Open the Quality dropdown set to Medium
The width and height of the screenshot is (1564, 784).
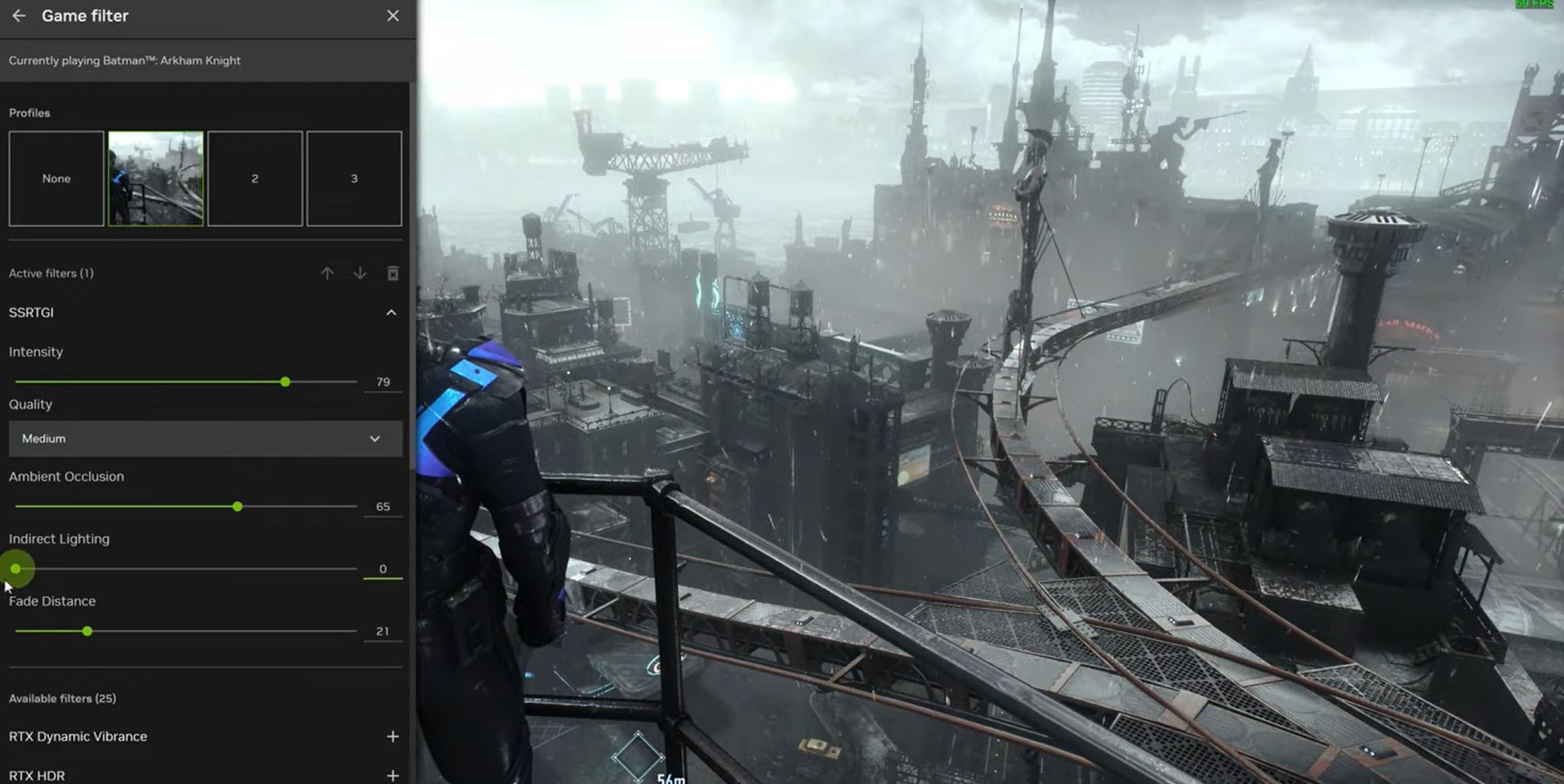[205, 439]
